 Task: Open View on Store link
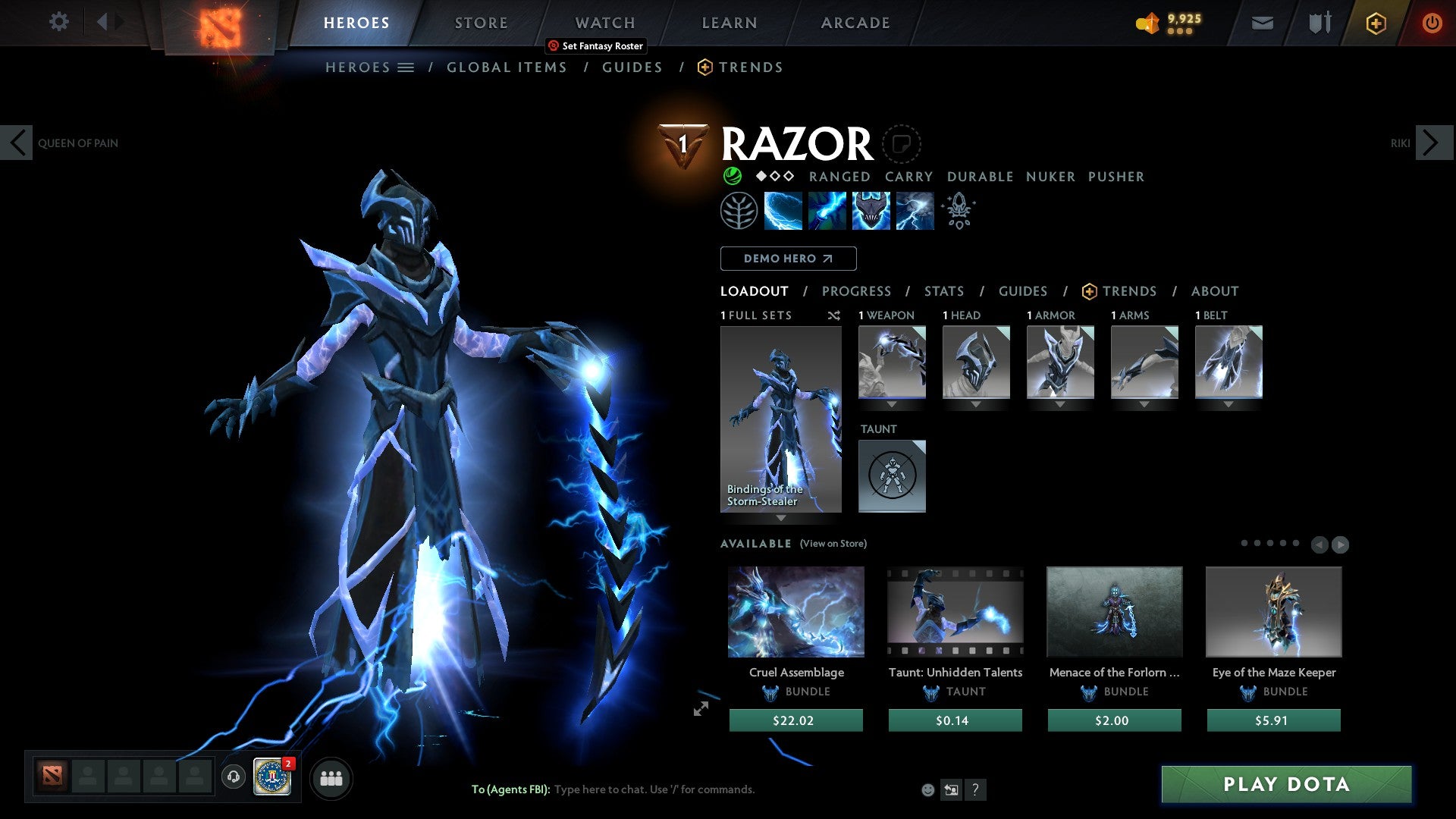[833, 544]
